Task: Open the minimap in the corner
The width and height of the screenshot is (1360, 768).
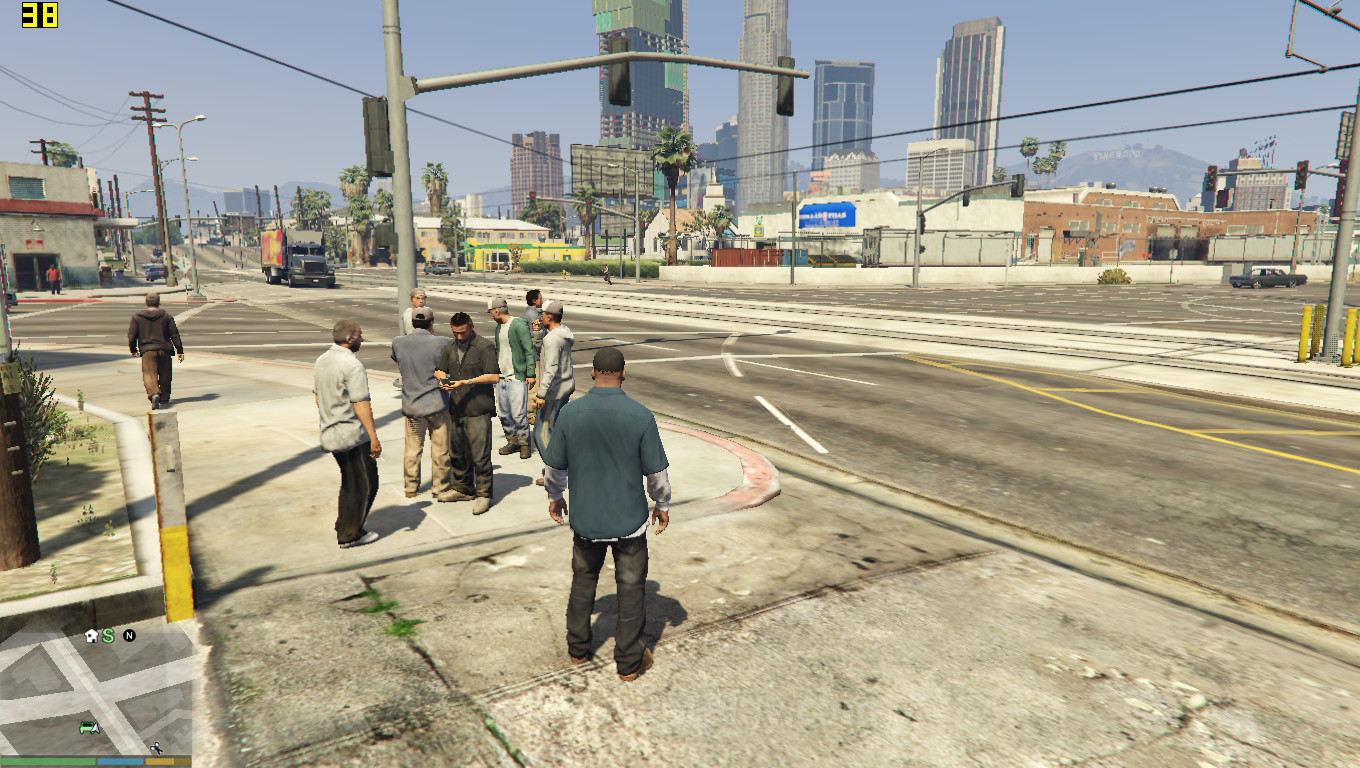Action: [96, 690]
